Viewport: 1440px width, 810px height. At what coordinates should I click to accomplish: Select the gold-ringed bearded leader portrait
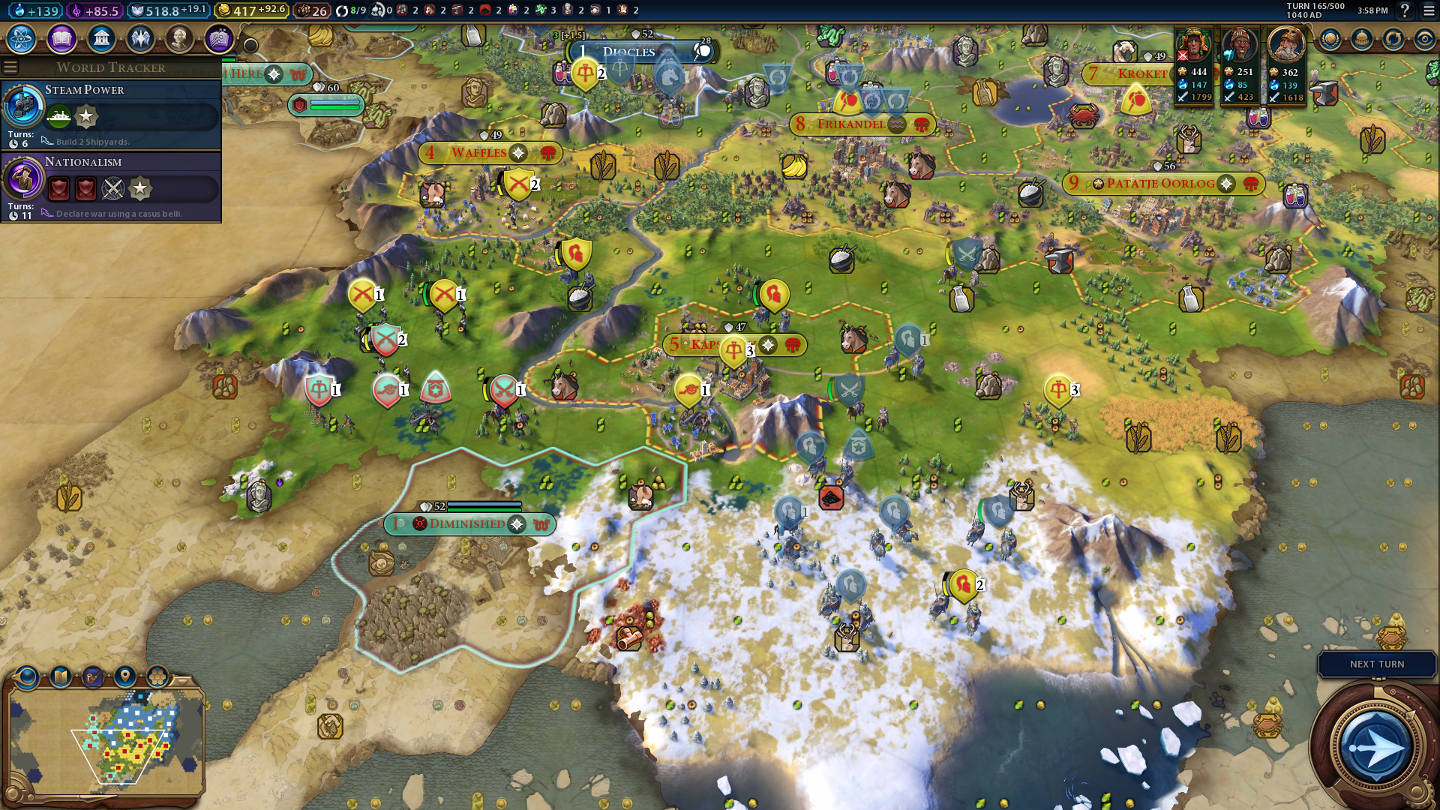pyautogui.click(x=1287, y=45)
